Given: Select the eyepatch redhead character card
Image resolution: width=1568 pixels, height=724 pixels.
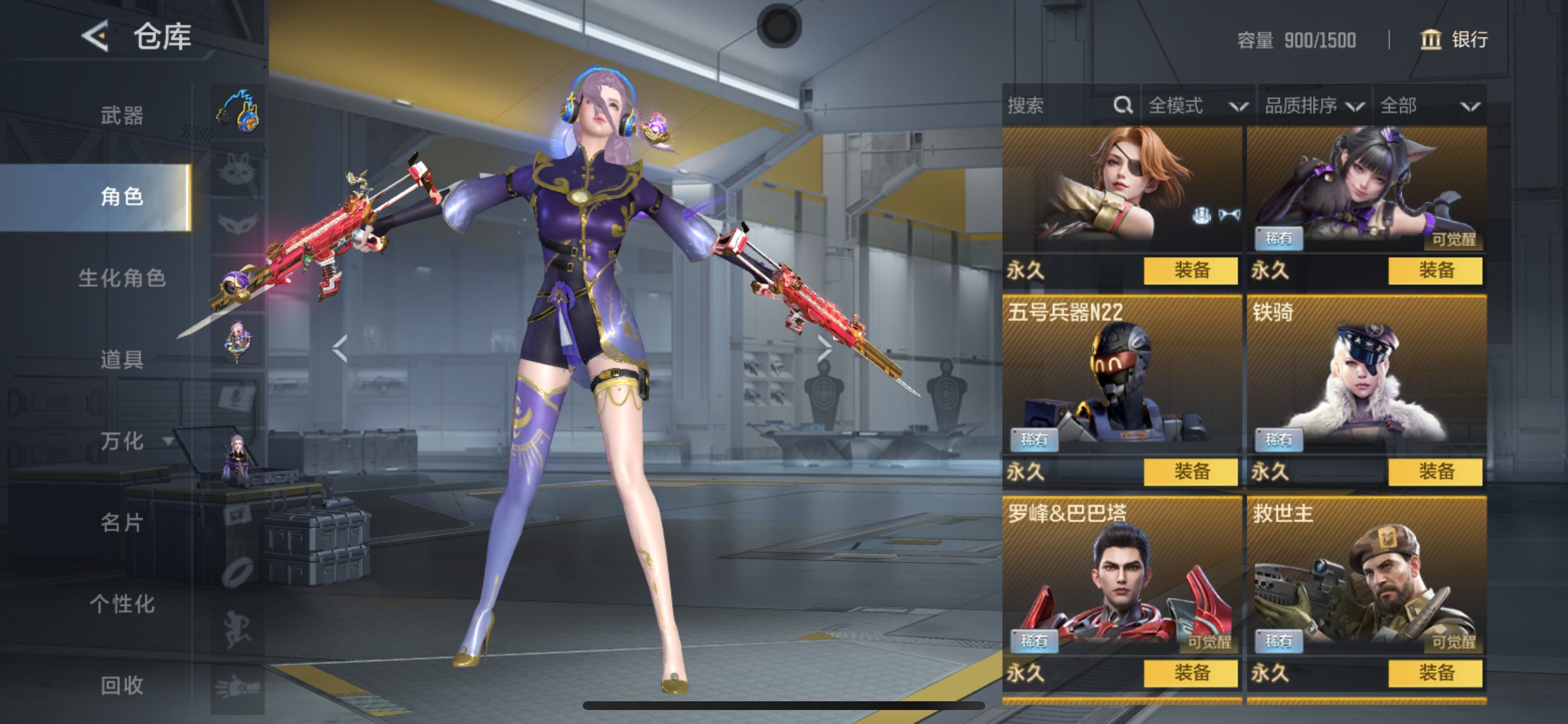Looking at the screenshot, I should 1121,189.
